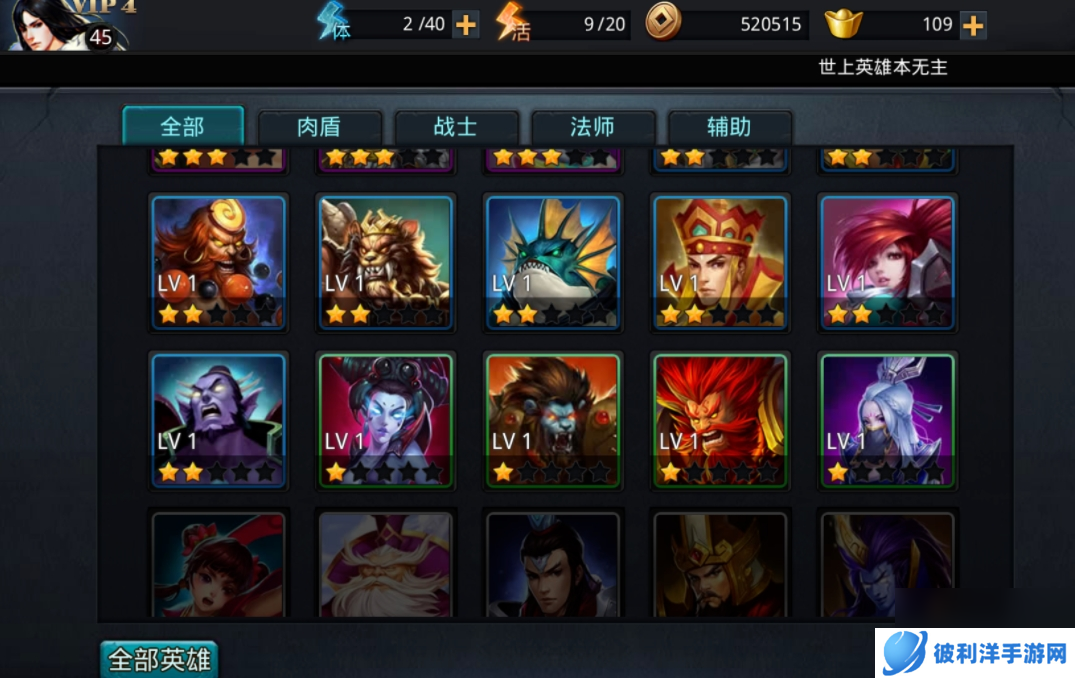Add stamina with the 体 plus button

pos(466,24)
